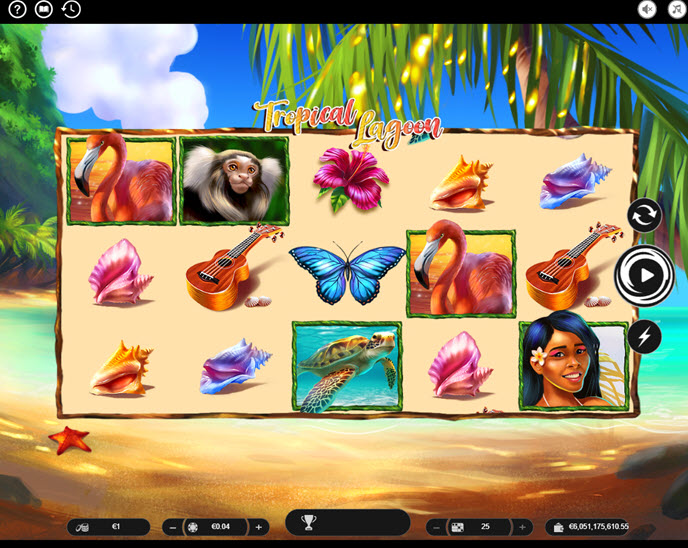Open the help question mark icon
The height and width of the screenshot is (548, 688).
17,10
